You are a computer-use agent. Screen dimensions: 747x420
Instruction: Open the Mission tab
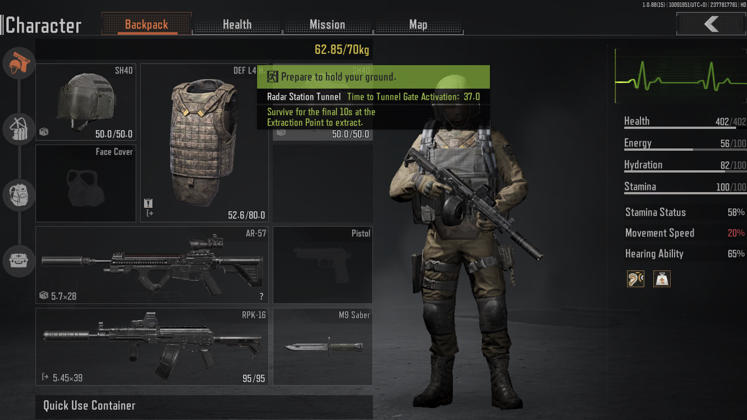pyautogui.click(x=327, y=24)
